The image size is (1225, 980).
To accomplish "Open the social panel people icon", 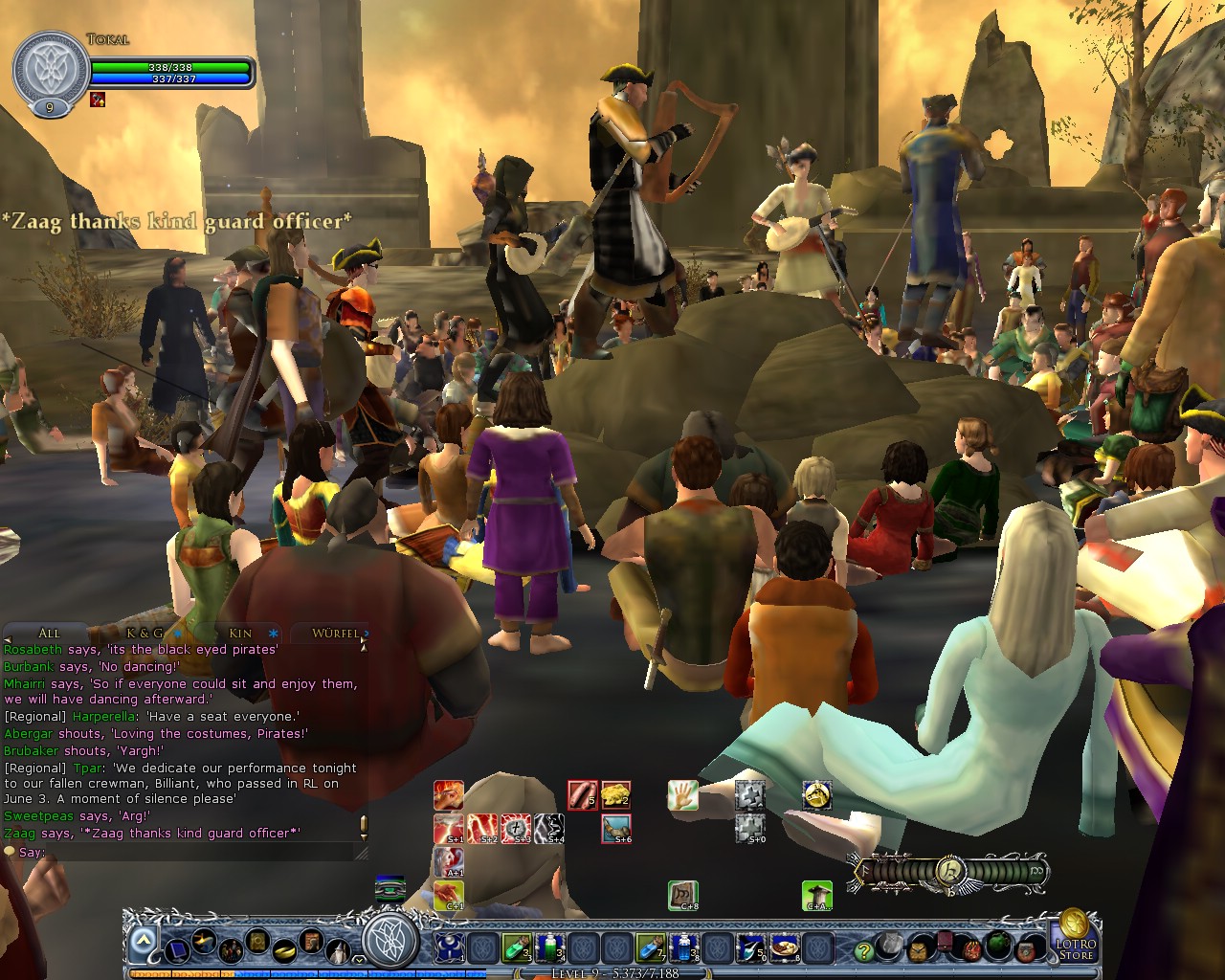I will click(231, 950).
